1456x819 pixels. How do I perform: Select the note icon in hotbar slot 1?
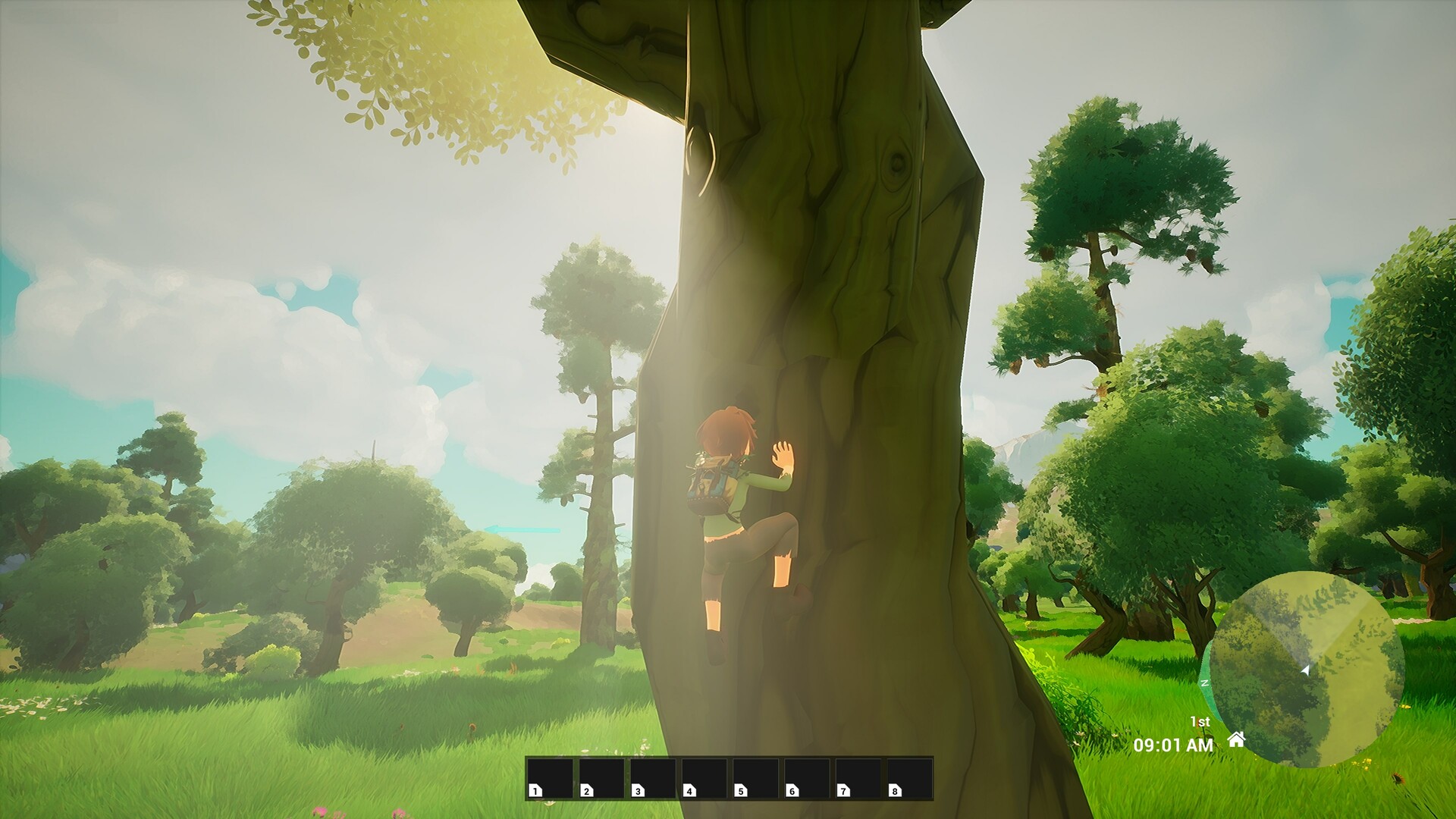point(535,790)
